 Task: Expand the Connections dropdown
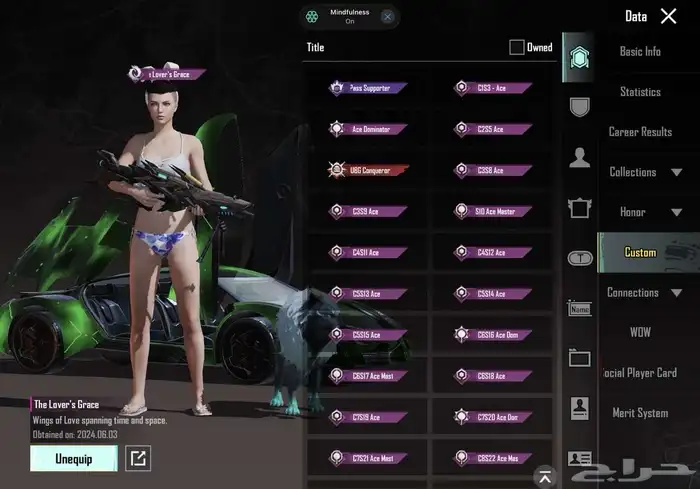pos(645,293)
